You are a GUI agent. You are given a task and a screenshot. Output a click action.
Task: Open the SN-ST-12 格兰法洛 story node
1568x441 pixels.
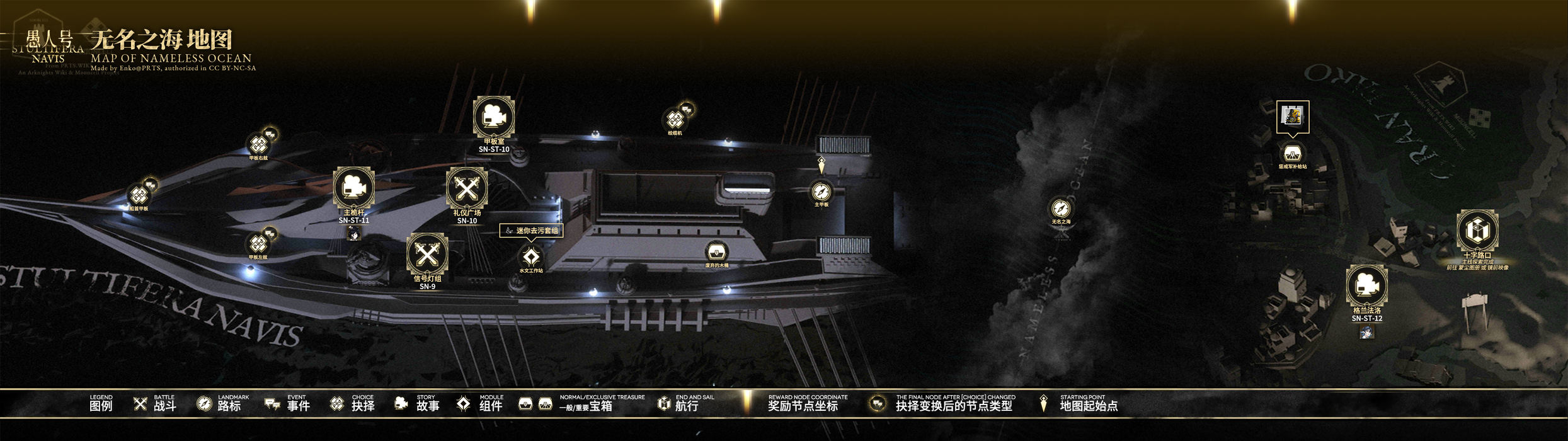[x=1366, y=286]
